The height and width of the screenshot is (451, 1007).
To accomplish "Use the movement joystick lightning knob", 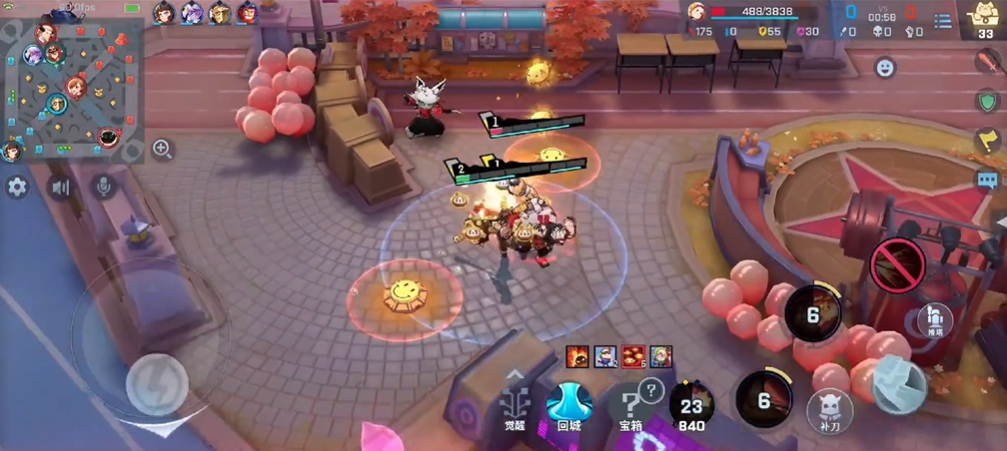I will pyautogui.click(x=157, y=384).
